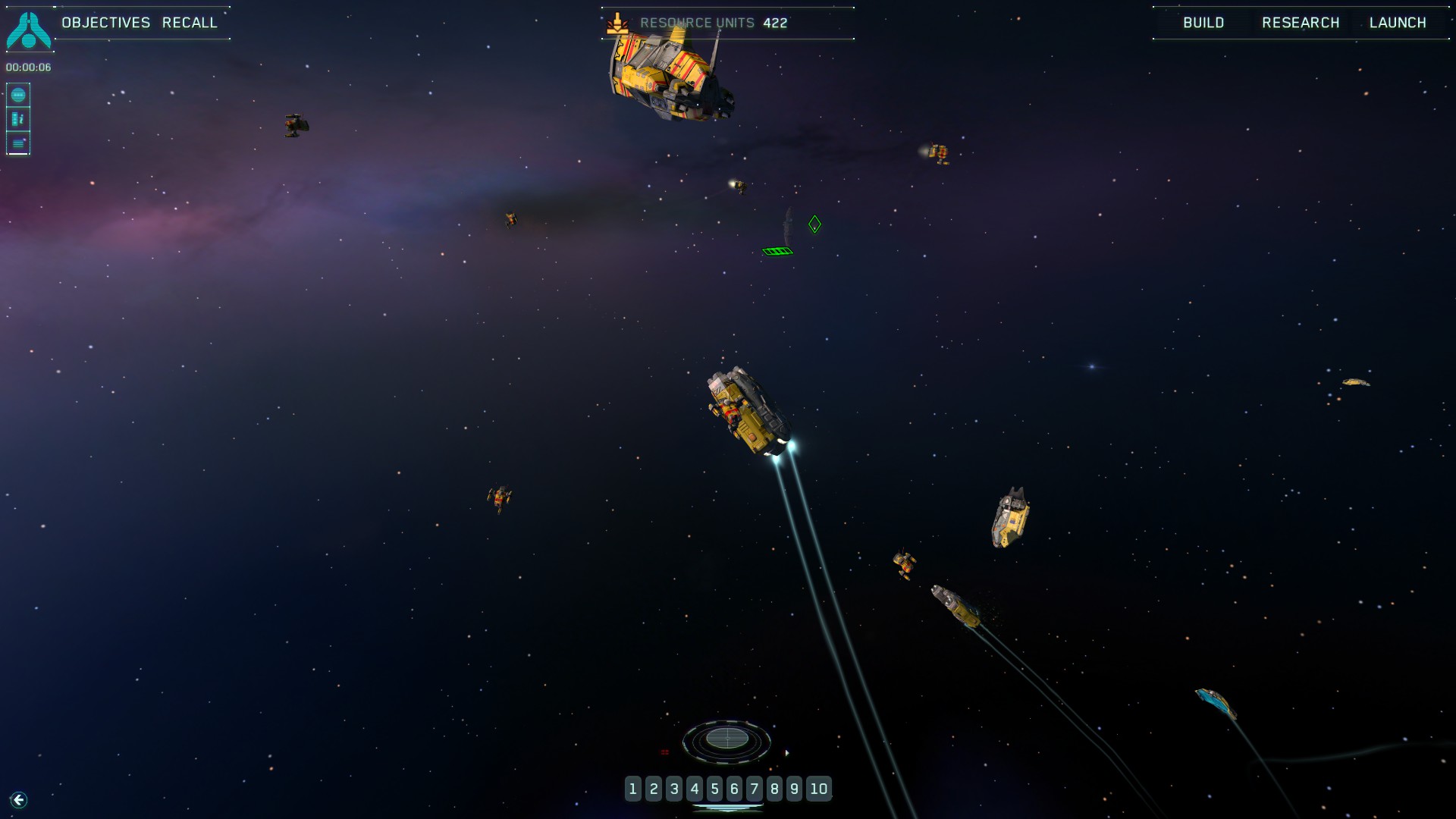
Task: Expand the panel handle below the group bar
Action: (x=727, y=808)
